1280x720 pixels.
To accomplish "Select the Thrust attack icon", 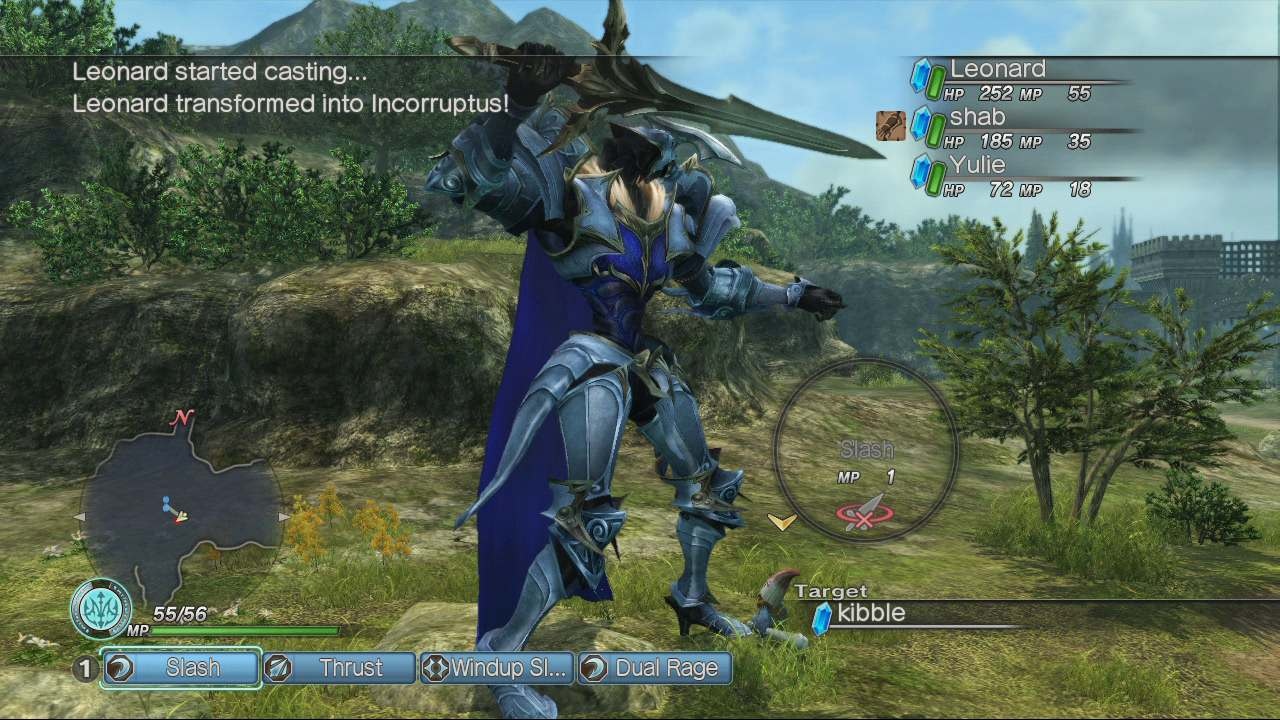I will tap(278, 668).
